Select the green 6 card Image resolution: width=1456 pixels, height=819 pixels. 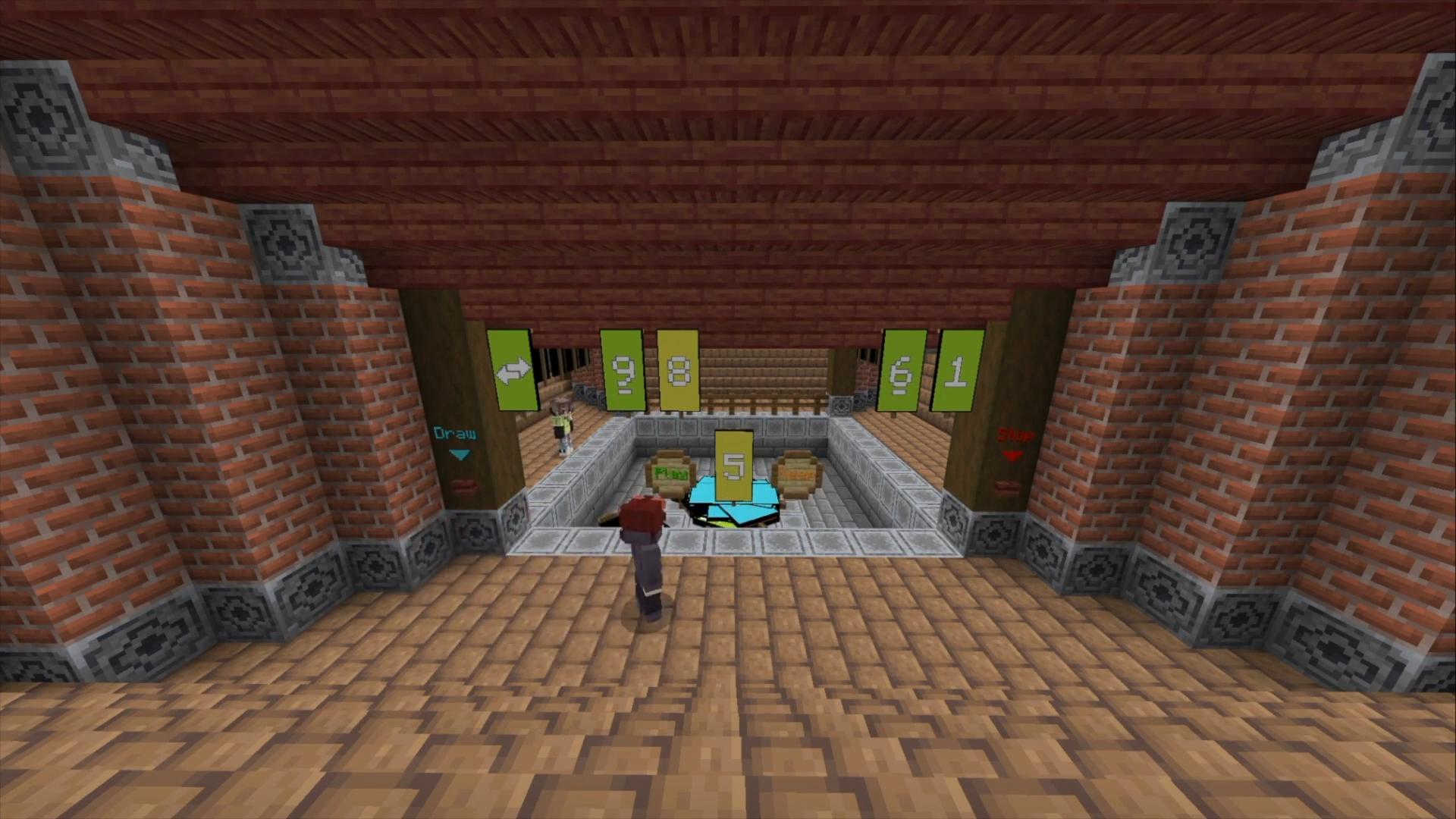(902, 371)
